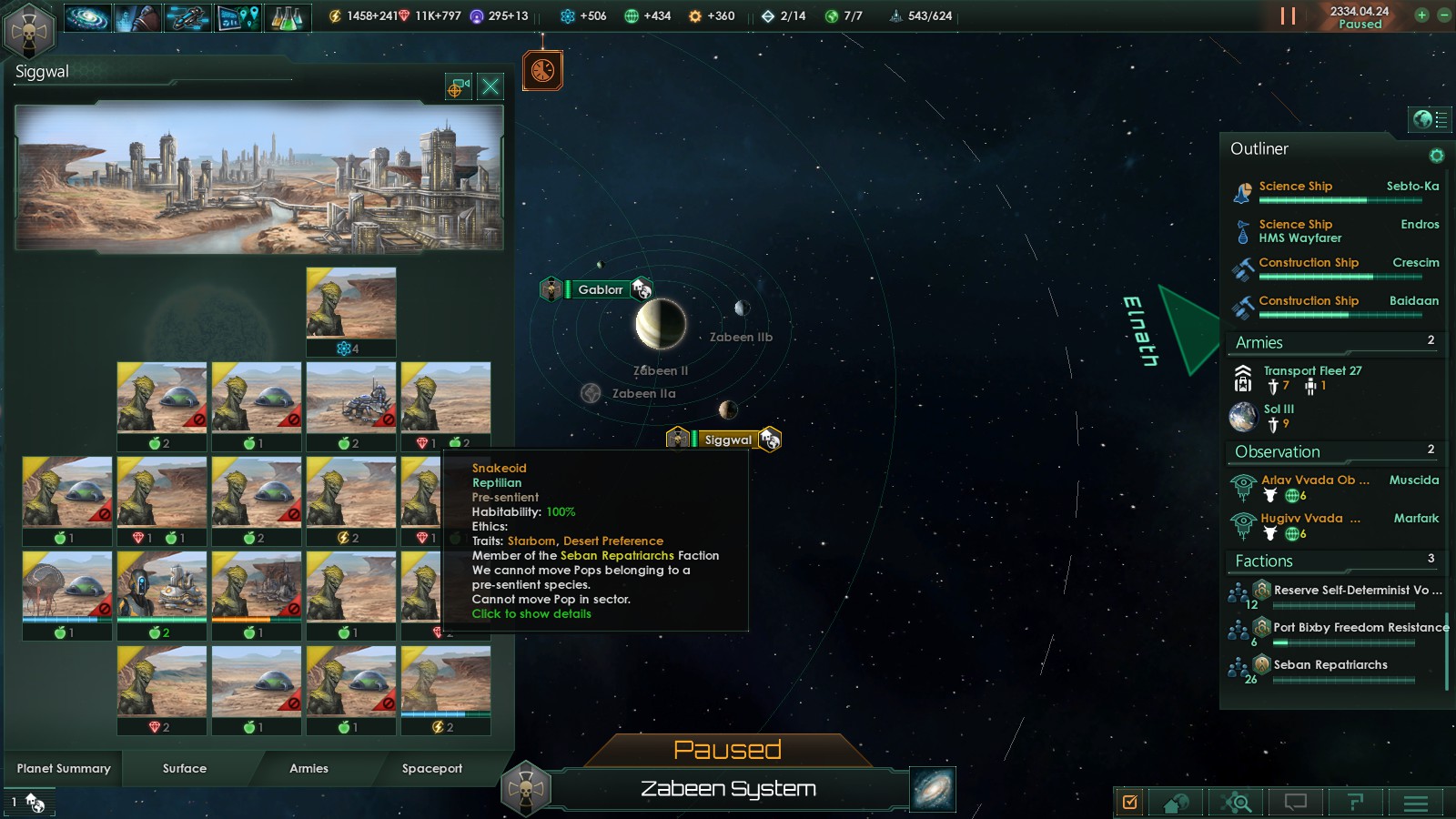
Task: Switch to the Planet Summary tab
Action: coord(64,769)
